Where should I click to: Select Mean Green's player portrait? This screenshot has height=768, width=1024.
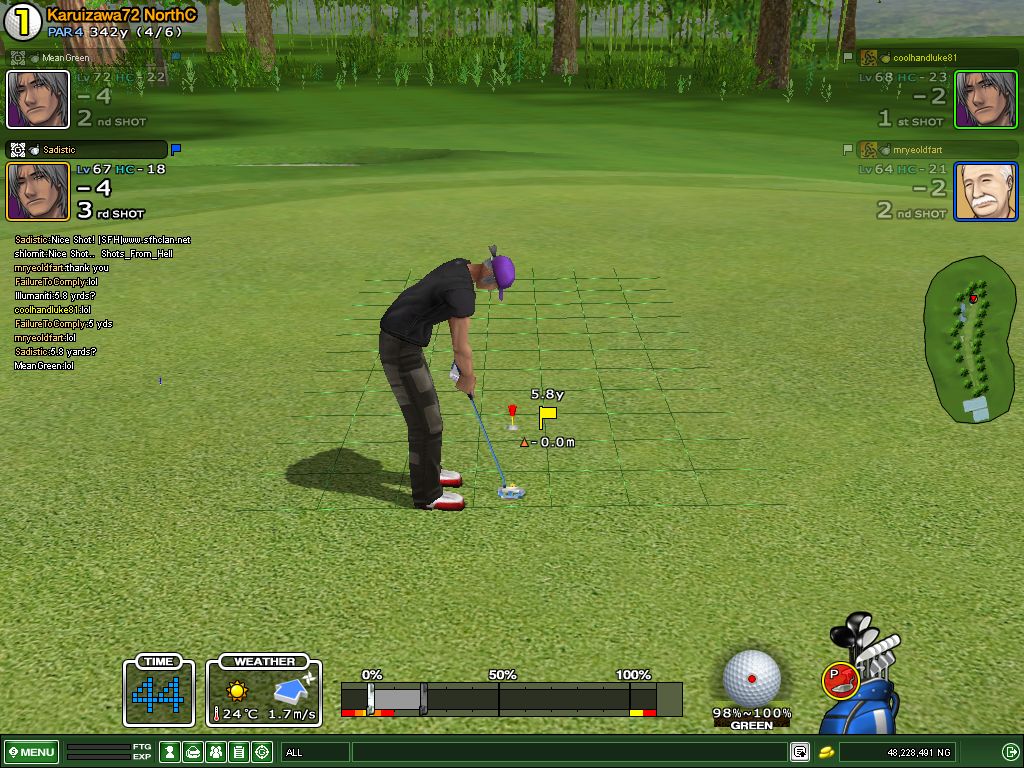(38, 99)
